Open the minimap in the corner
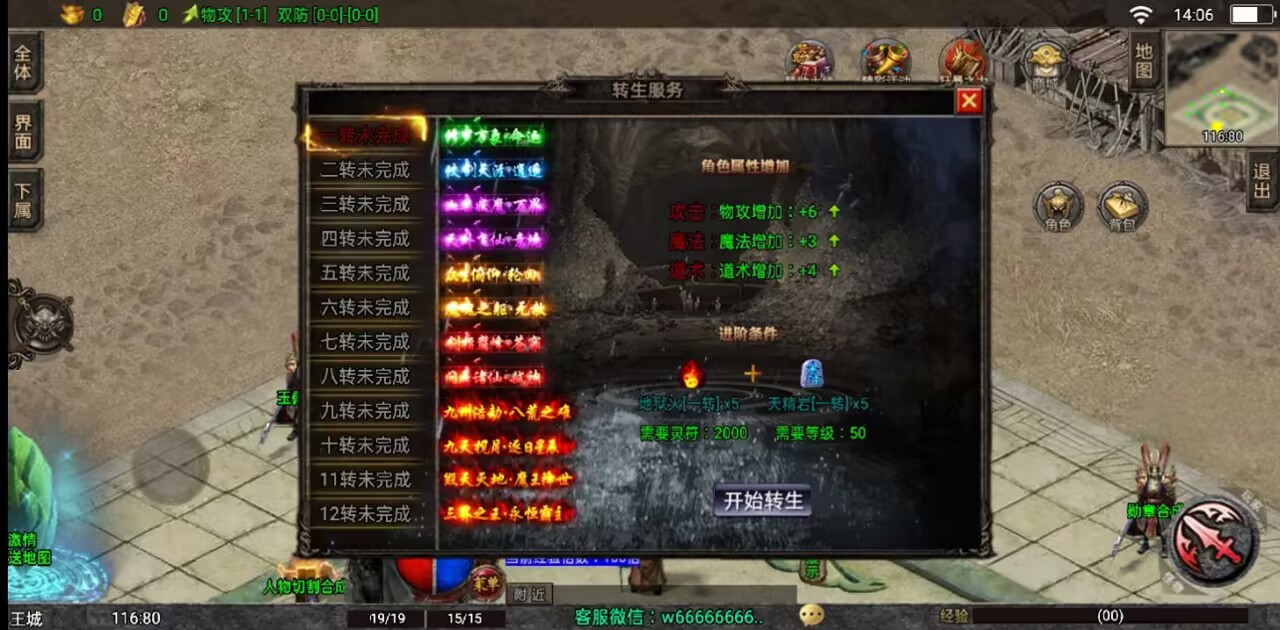Image resolution: width=1280 pixels, height=630 pixels. (1222, 88)
